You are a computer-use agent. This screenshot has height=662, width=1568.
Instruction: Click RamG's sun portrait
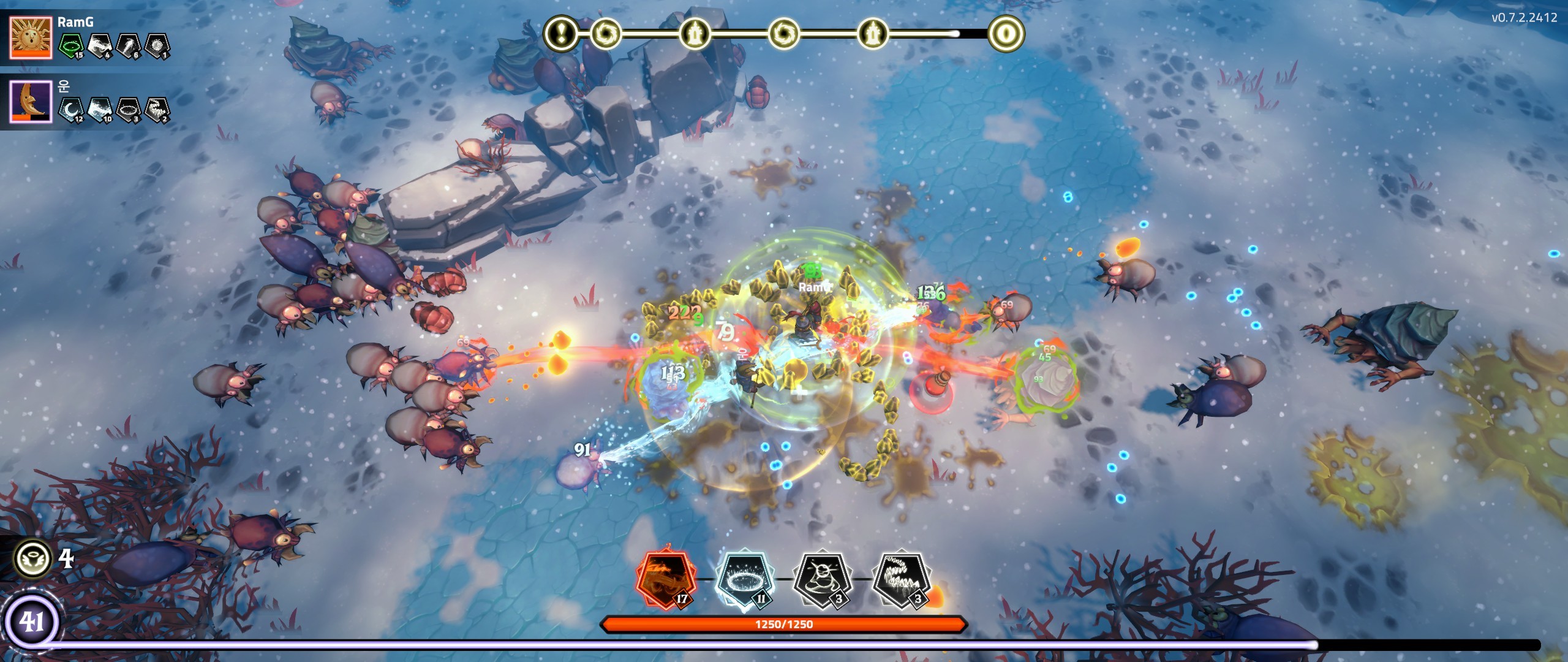[x=31, y=38]
